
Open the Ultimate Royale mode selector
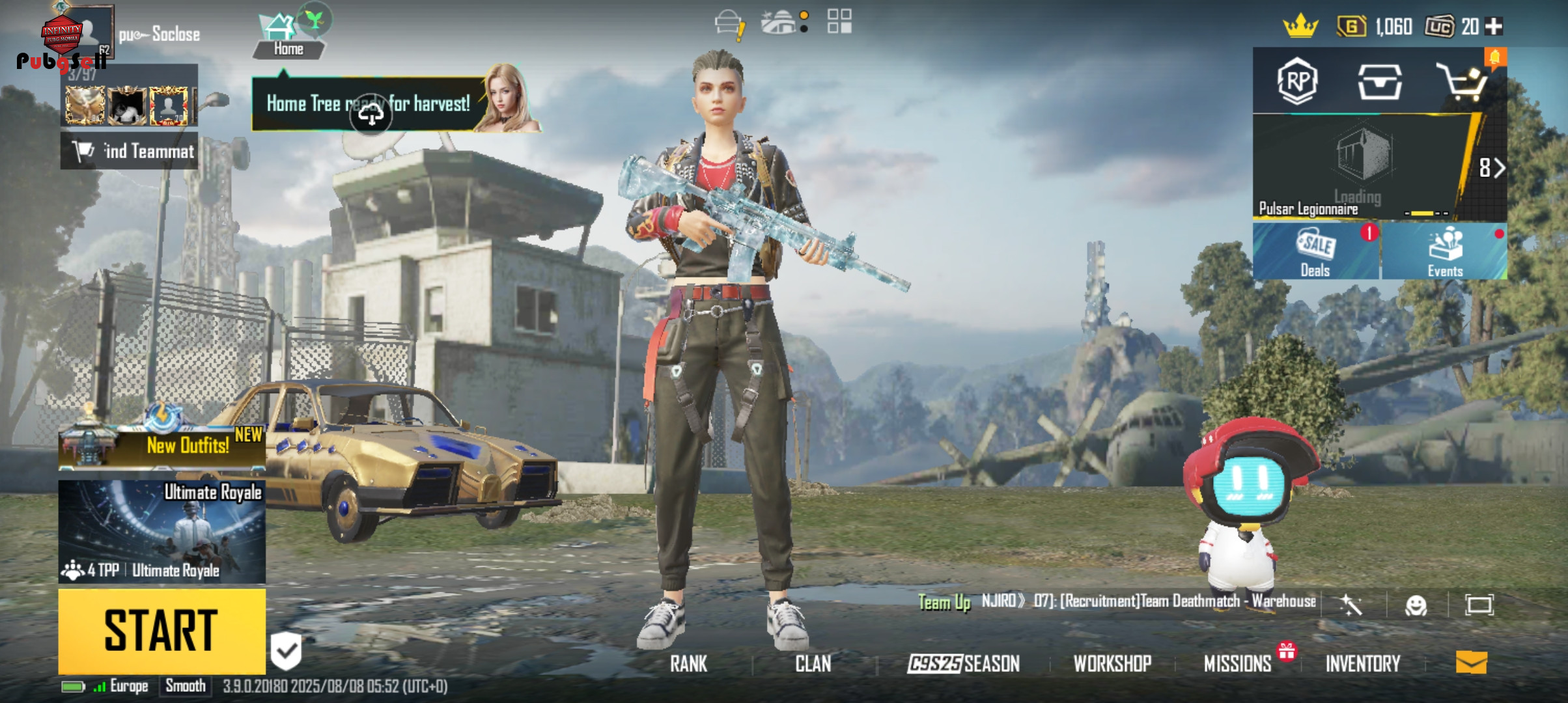tap(161, 531)
